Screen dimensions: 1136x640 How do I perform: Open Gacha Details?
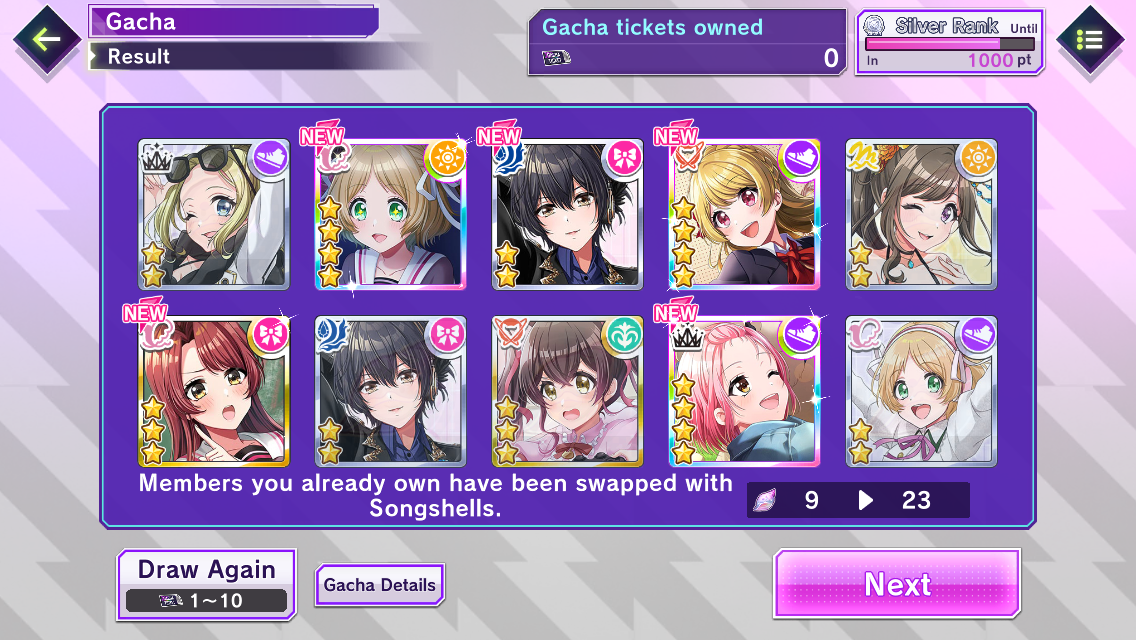380,584
